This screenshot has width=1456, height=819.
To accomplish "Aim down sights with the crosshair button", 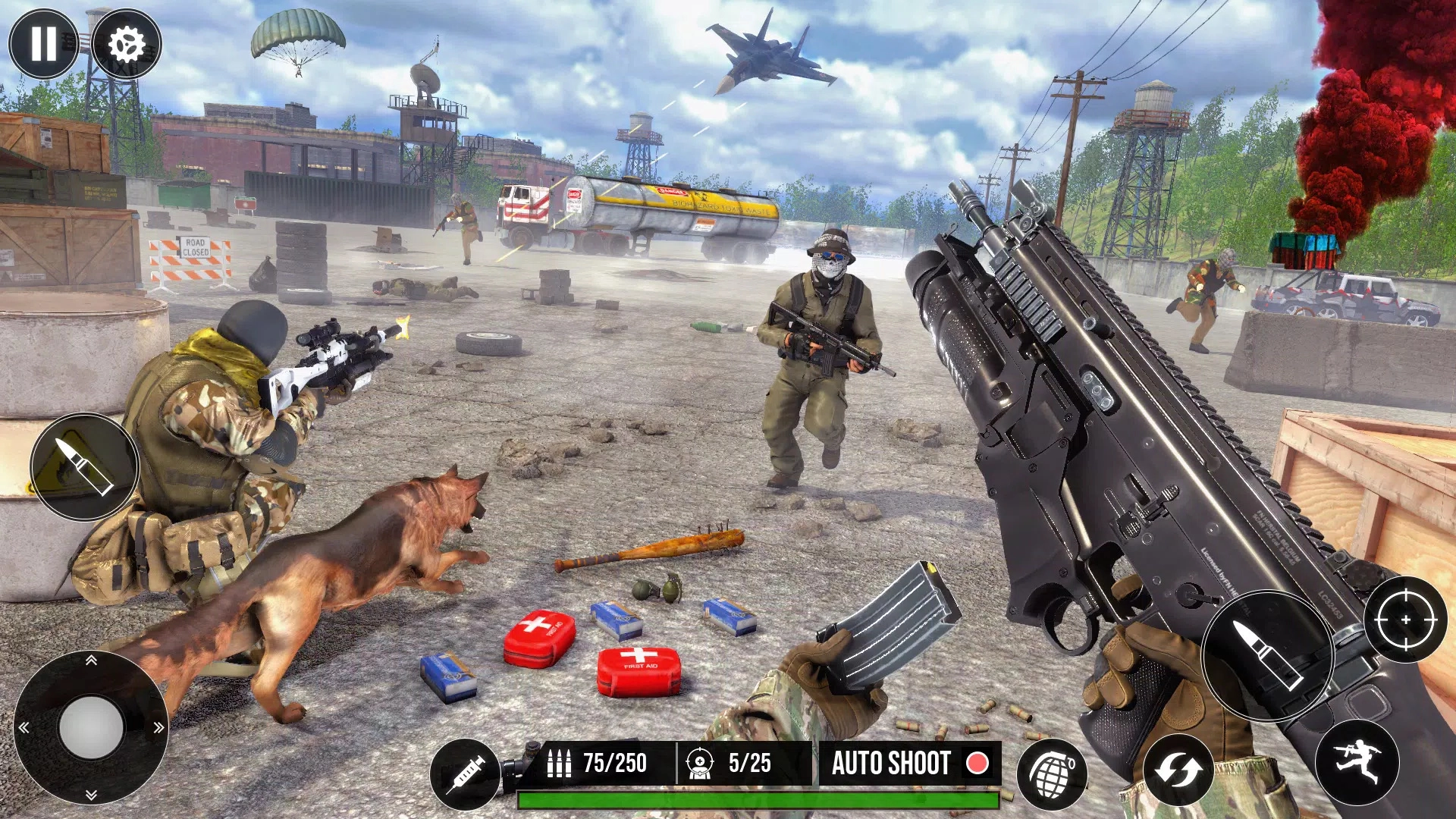I will pos(1405,620).
